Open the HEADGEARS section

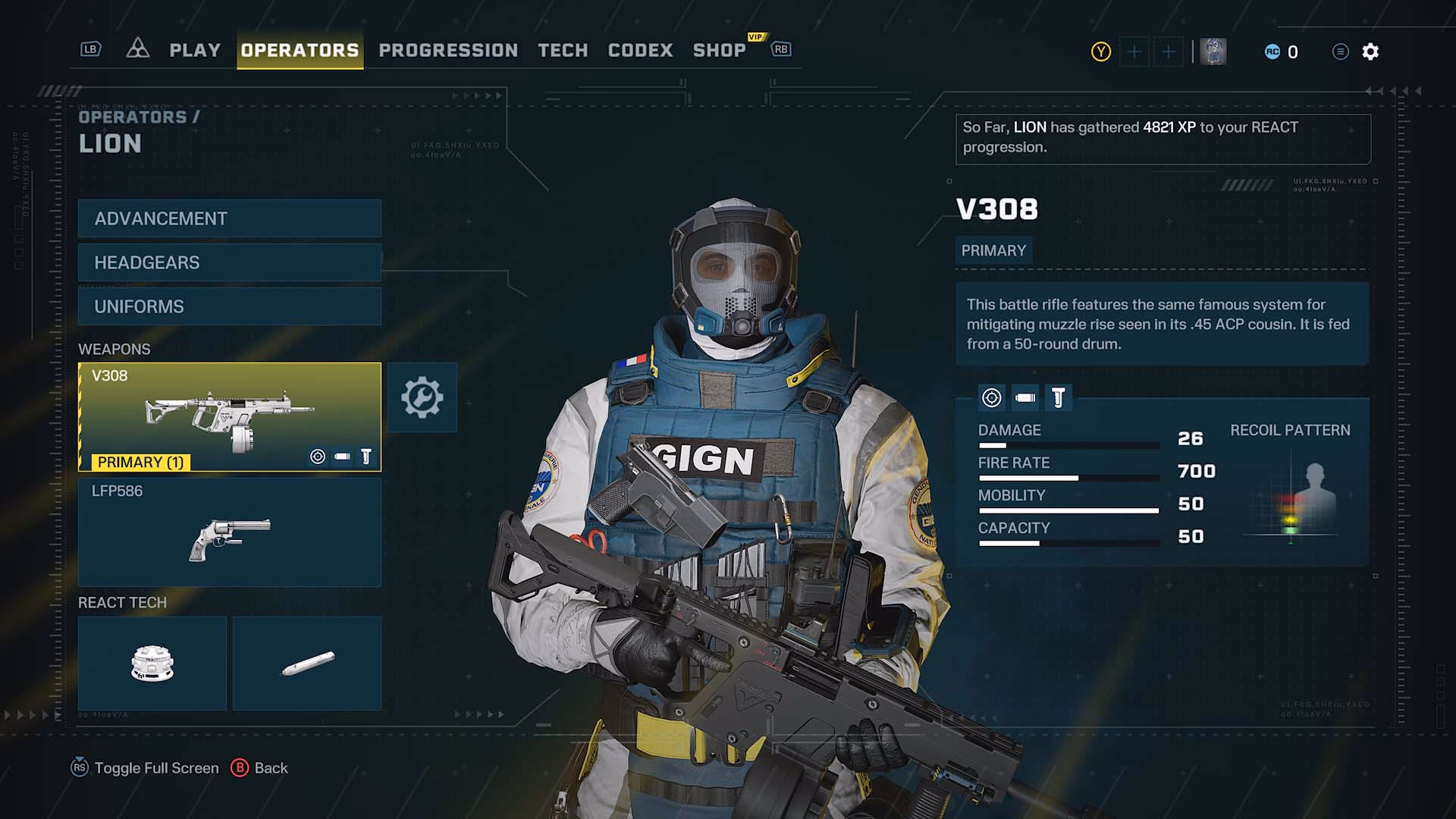point(228,262)
